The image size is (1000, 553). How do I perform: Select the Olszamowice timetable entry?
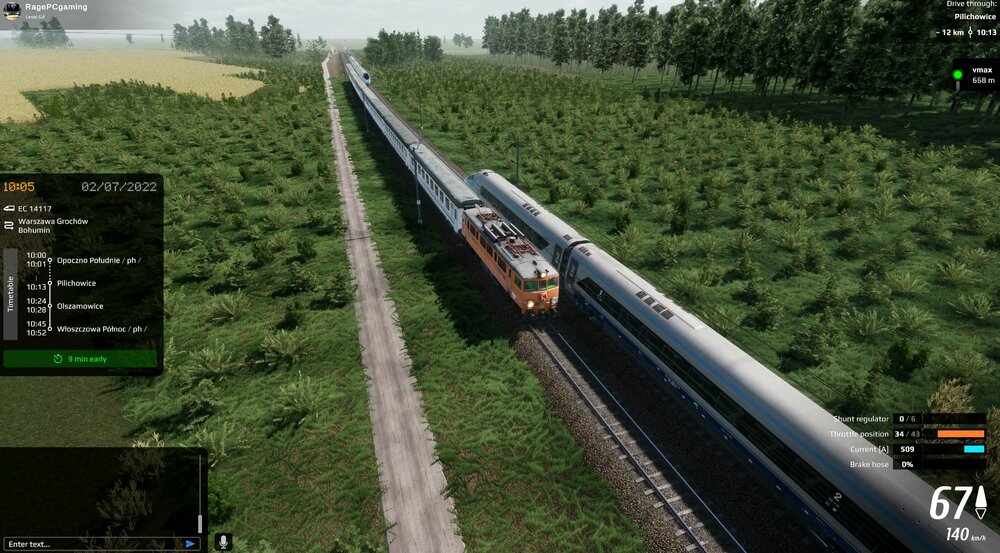point(80,306)
